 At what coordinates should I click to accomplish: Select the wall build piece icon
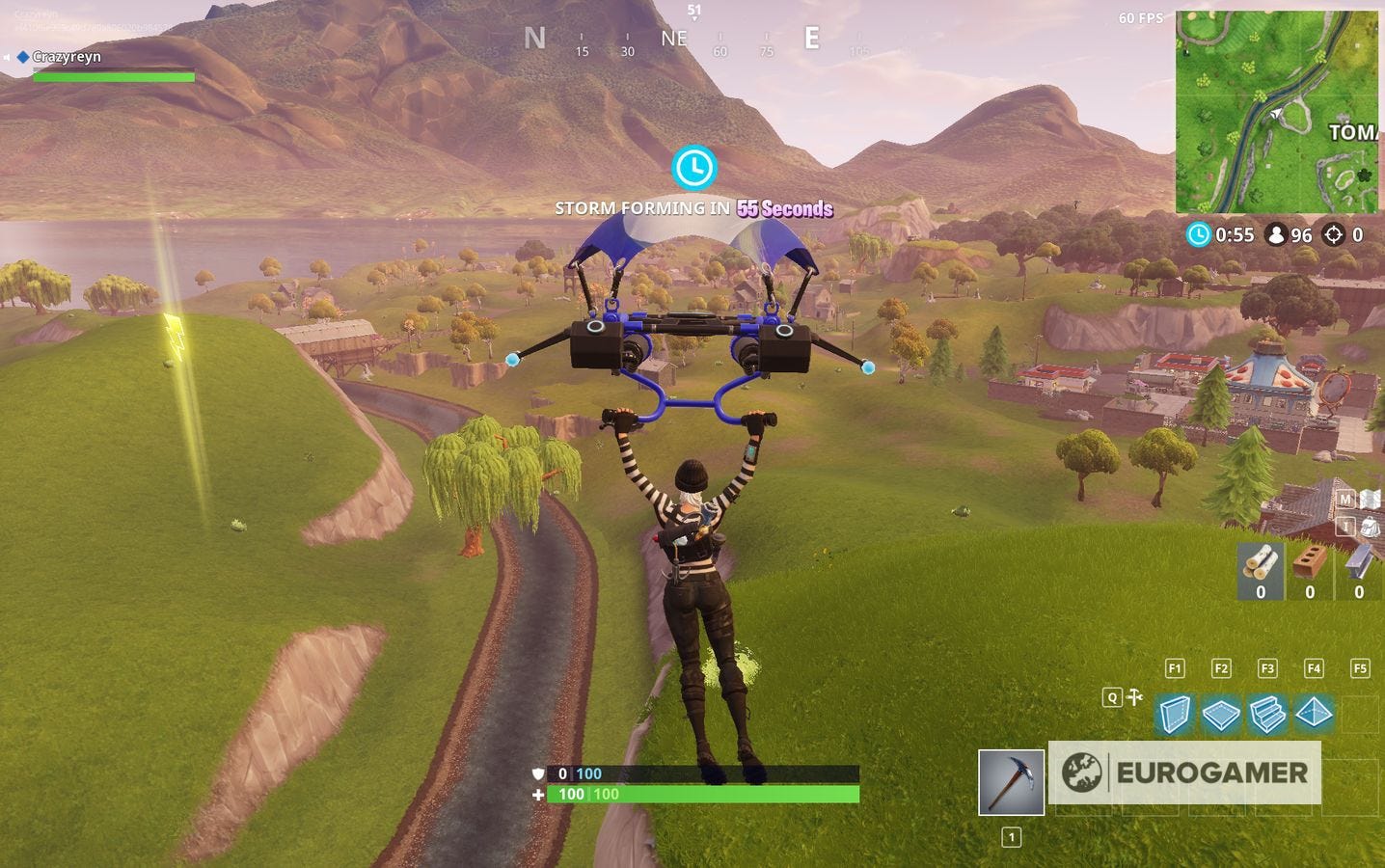(1175, 716)
